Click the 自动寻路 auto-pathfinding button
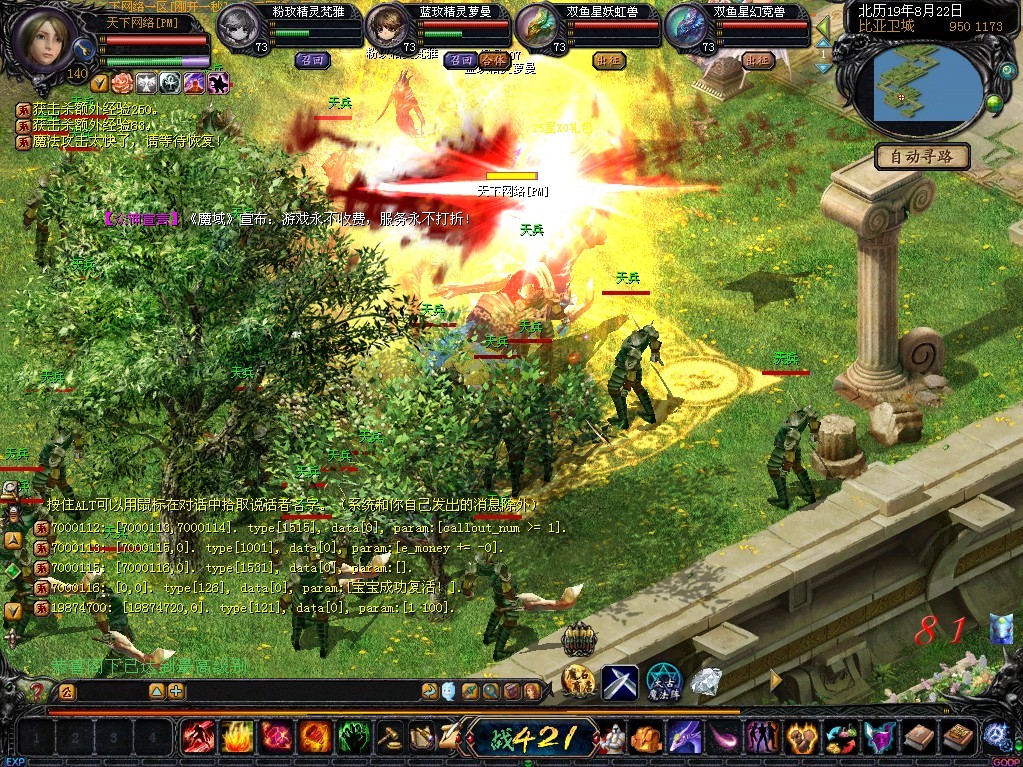Screen dimensions: 1023x767 pyautogui.click(x=922, y=156)
